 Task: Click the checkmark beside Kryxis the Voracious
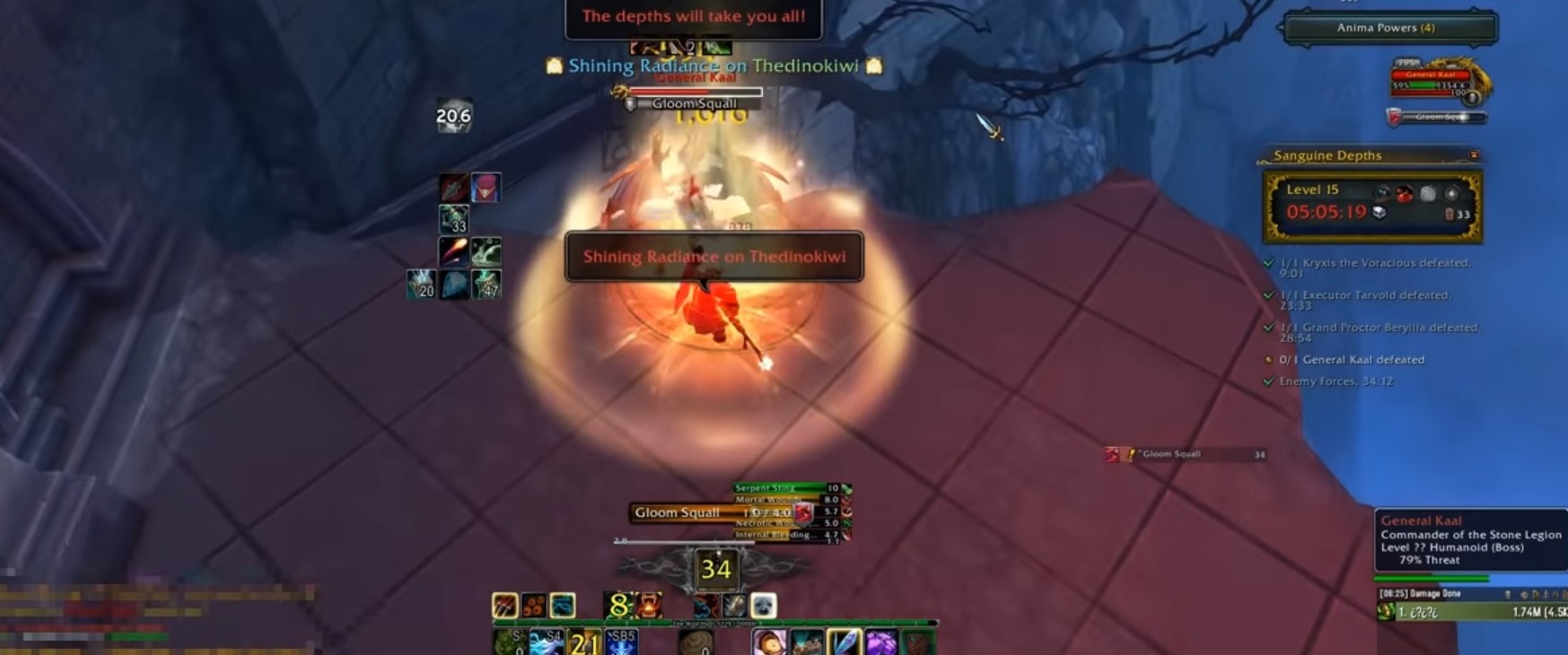click(1271, 263)
